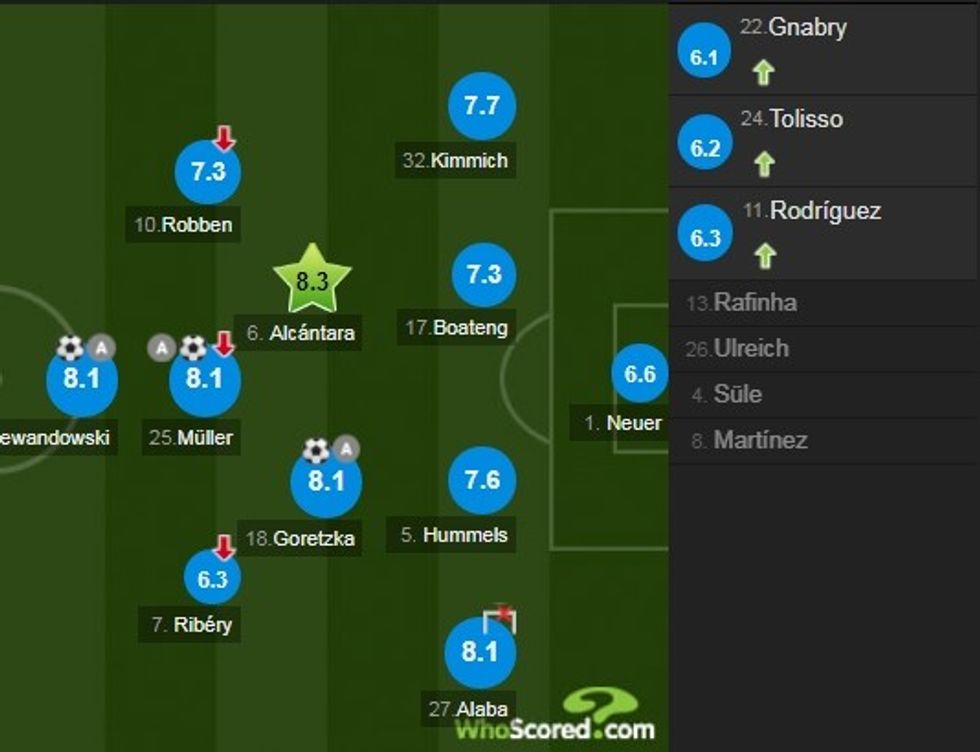Choose Alaba's 8.1 rating bubble

point(480,653)
